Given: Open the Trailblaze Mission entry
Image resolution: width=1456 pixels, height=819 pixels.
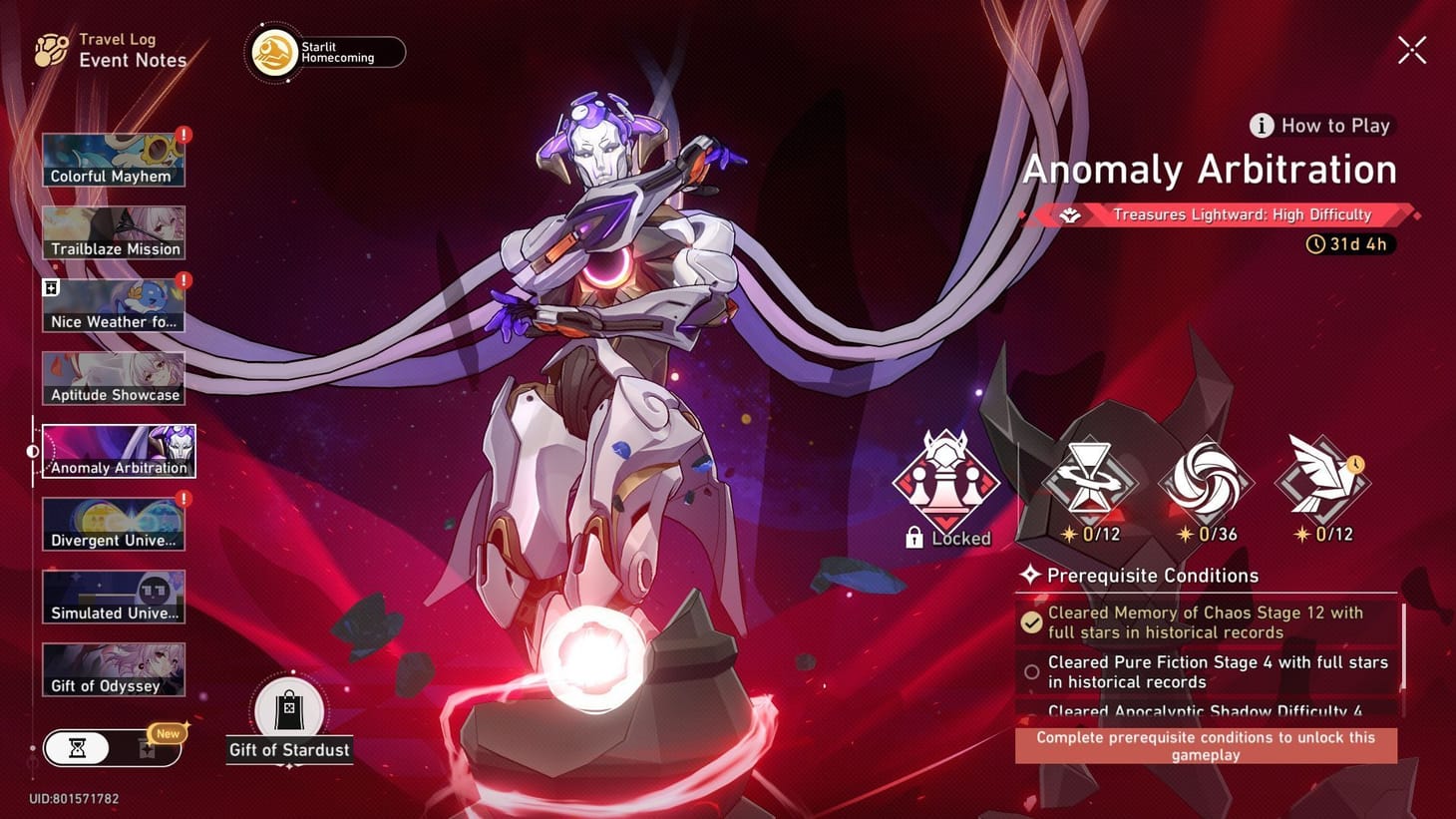Looking at the screenshot, I should 114,230.
